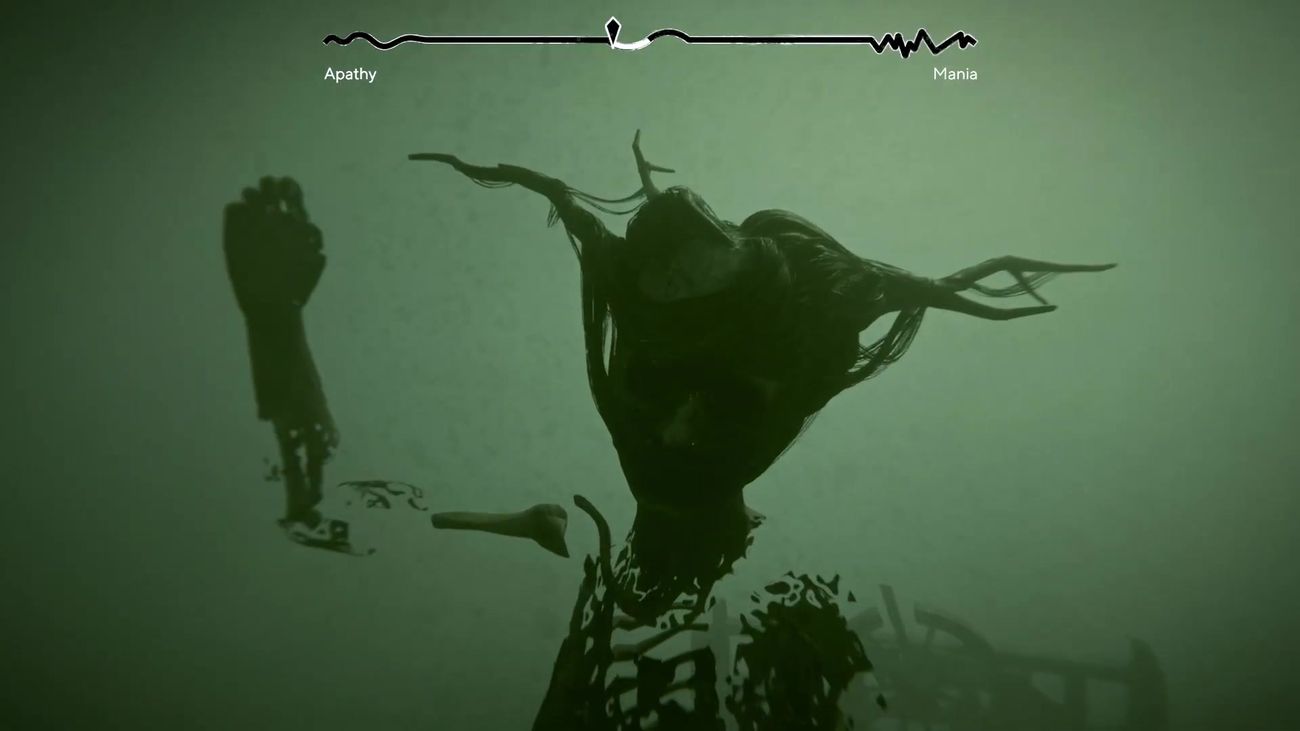The image size is (1300, 731).
Task: Click the Mania label
Action: coord(955,73)
